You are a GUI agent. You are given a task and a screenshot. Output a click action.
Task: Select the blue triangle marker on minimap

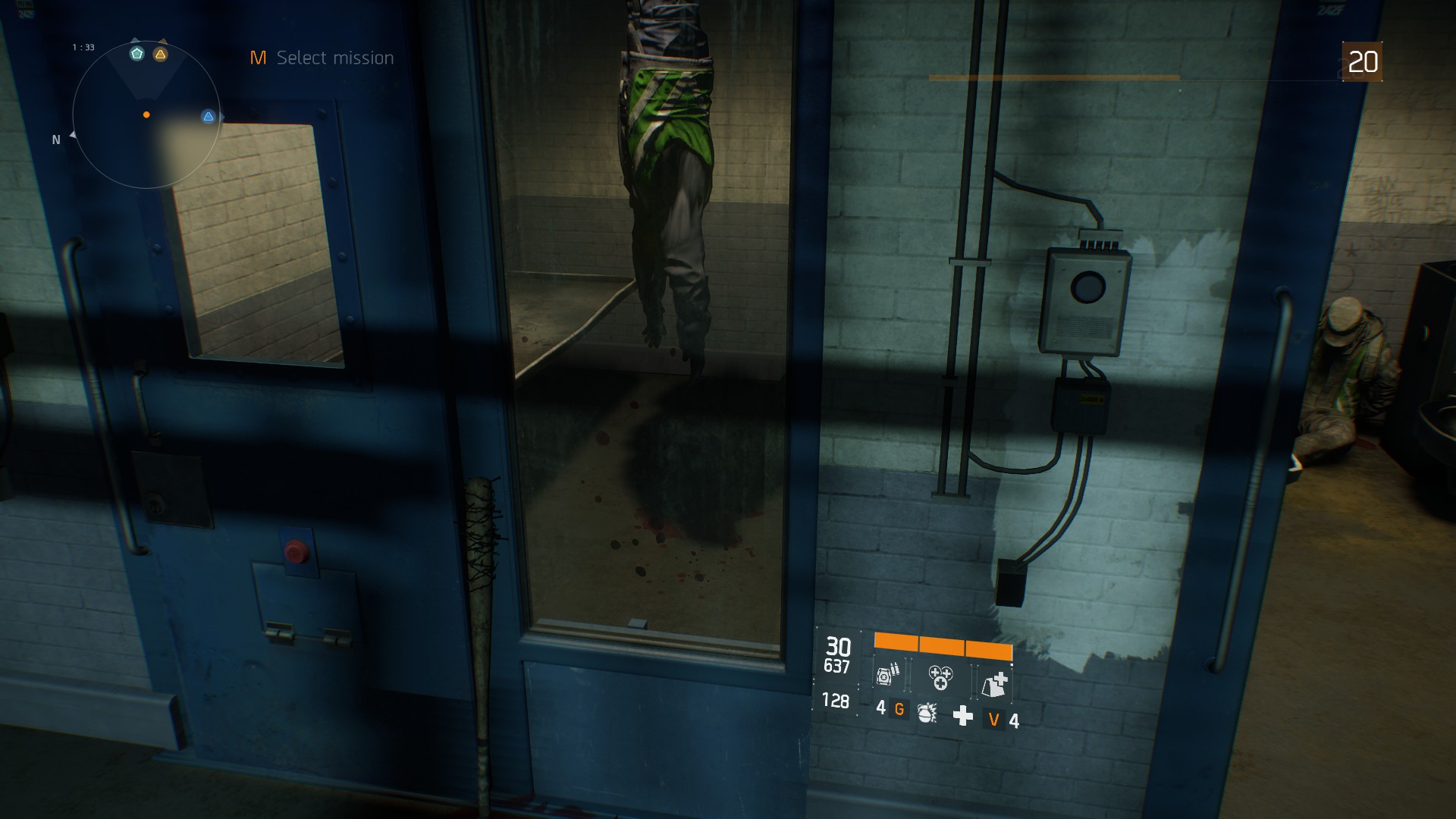tap(209, 116)
